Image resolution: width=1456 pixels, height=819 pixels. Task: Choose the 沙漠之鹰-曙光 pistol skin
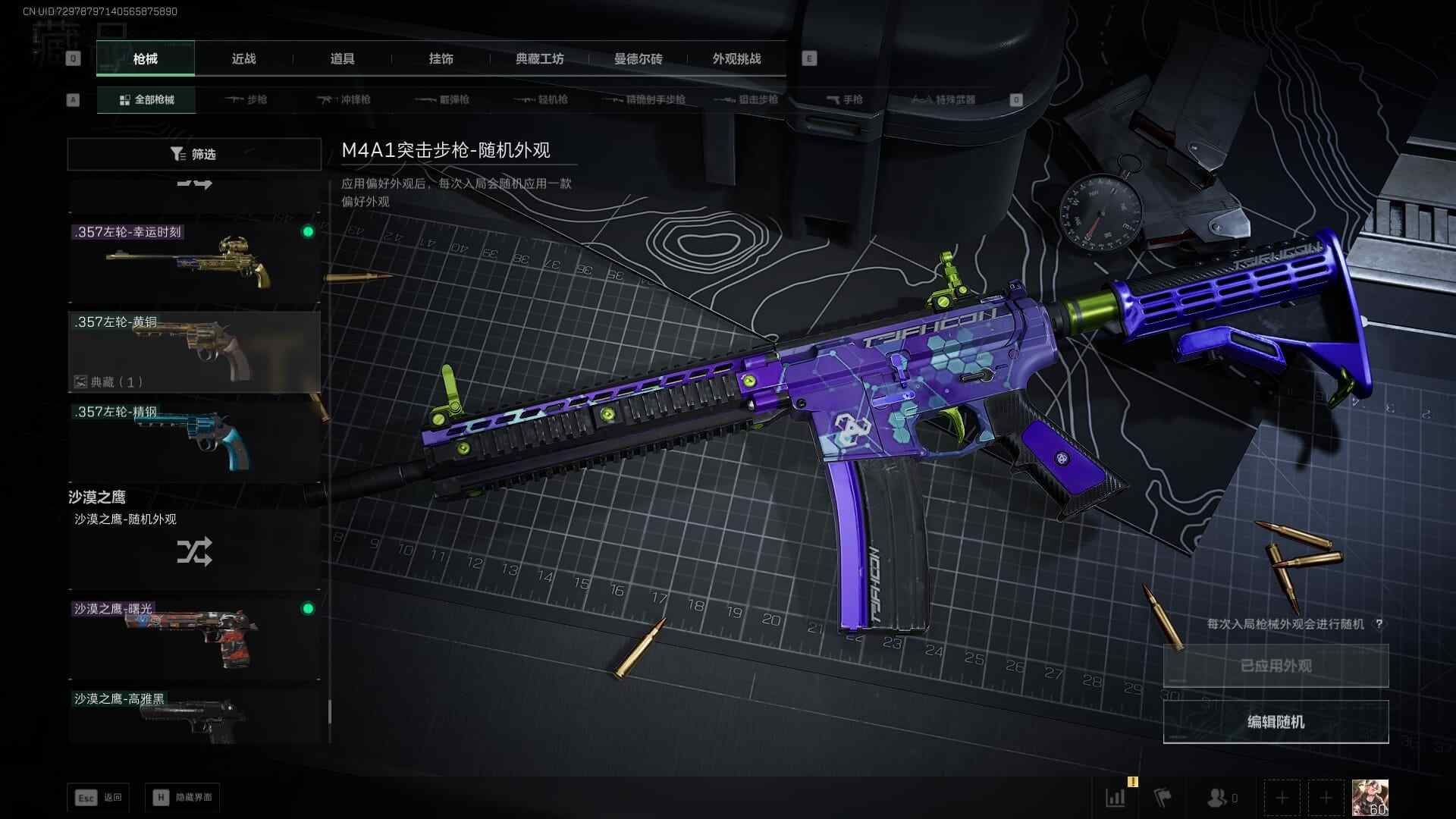[194, 639]
